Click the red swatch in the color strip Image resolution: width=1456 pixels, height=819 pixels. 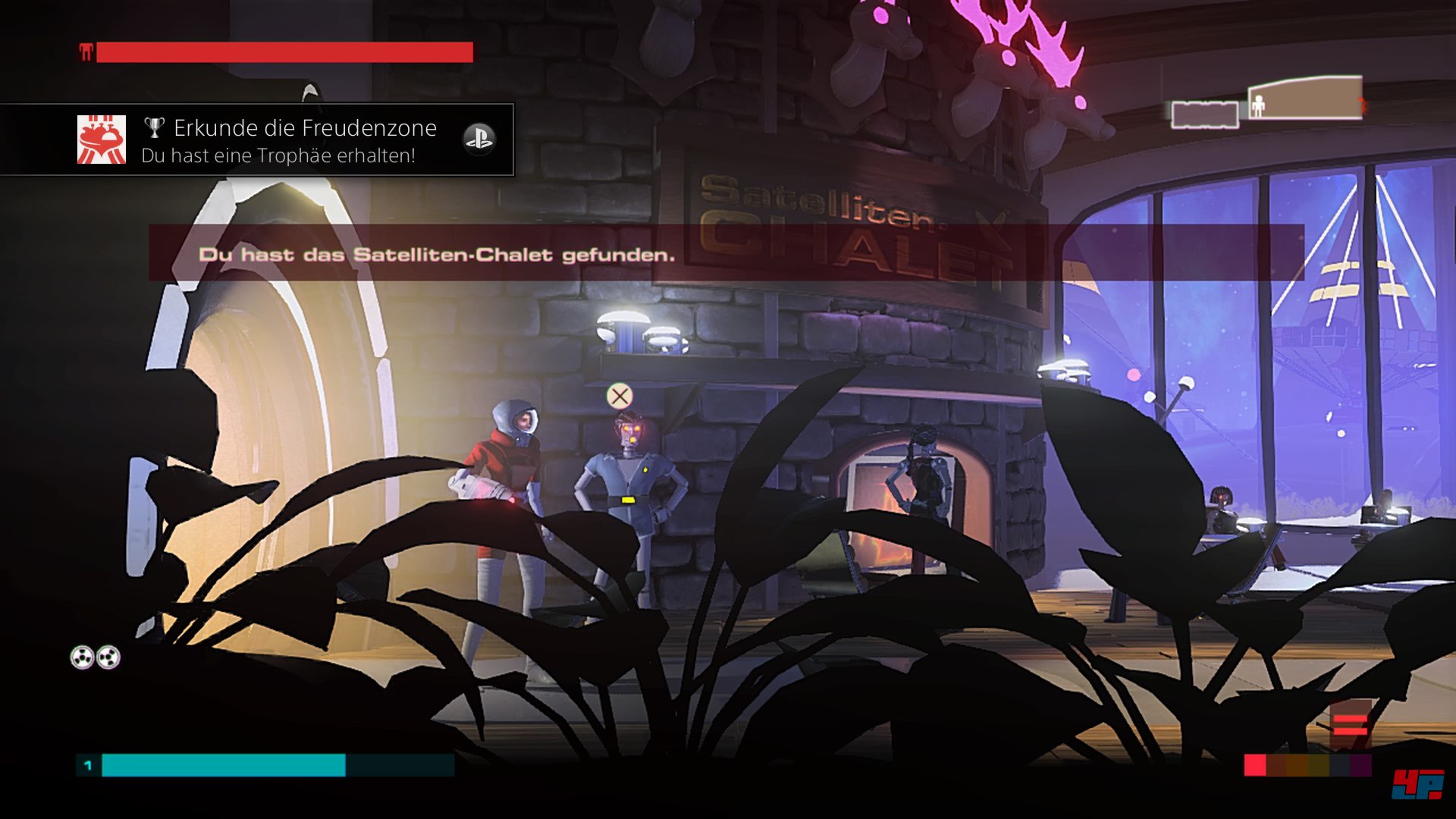1255,765
